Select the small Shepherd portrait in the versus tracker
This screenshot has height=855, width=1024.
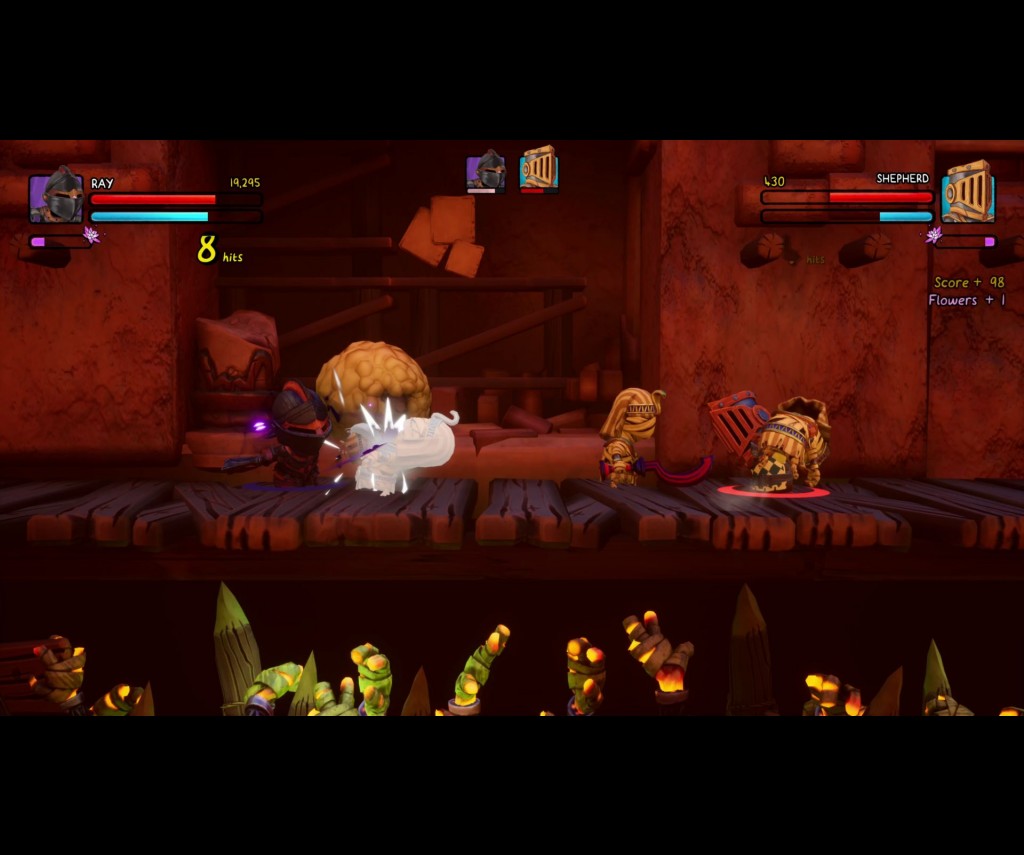point(539,169)
